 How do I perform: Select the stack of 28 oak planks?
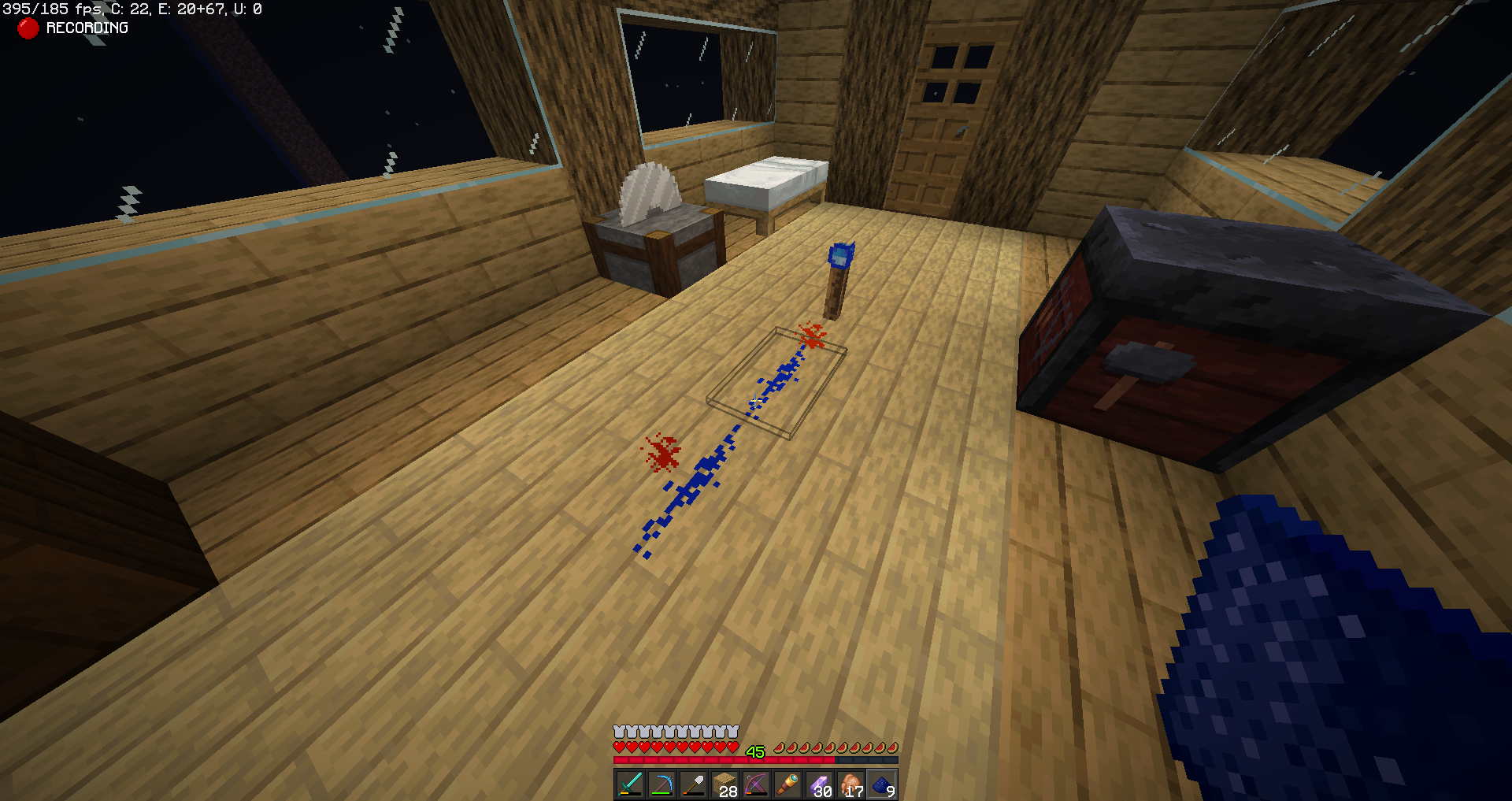pos(724,787)
